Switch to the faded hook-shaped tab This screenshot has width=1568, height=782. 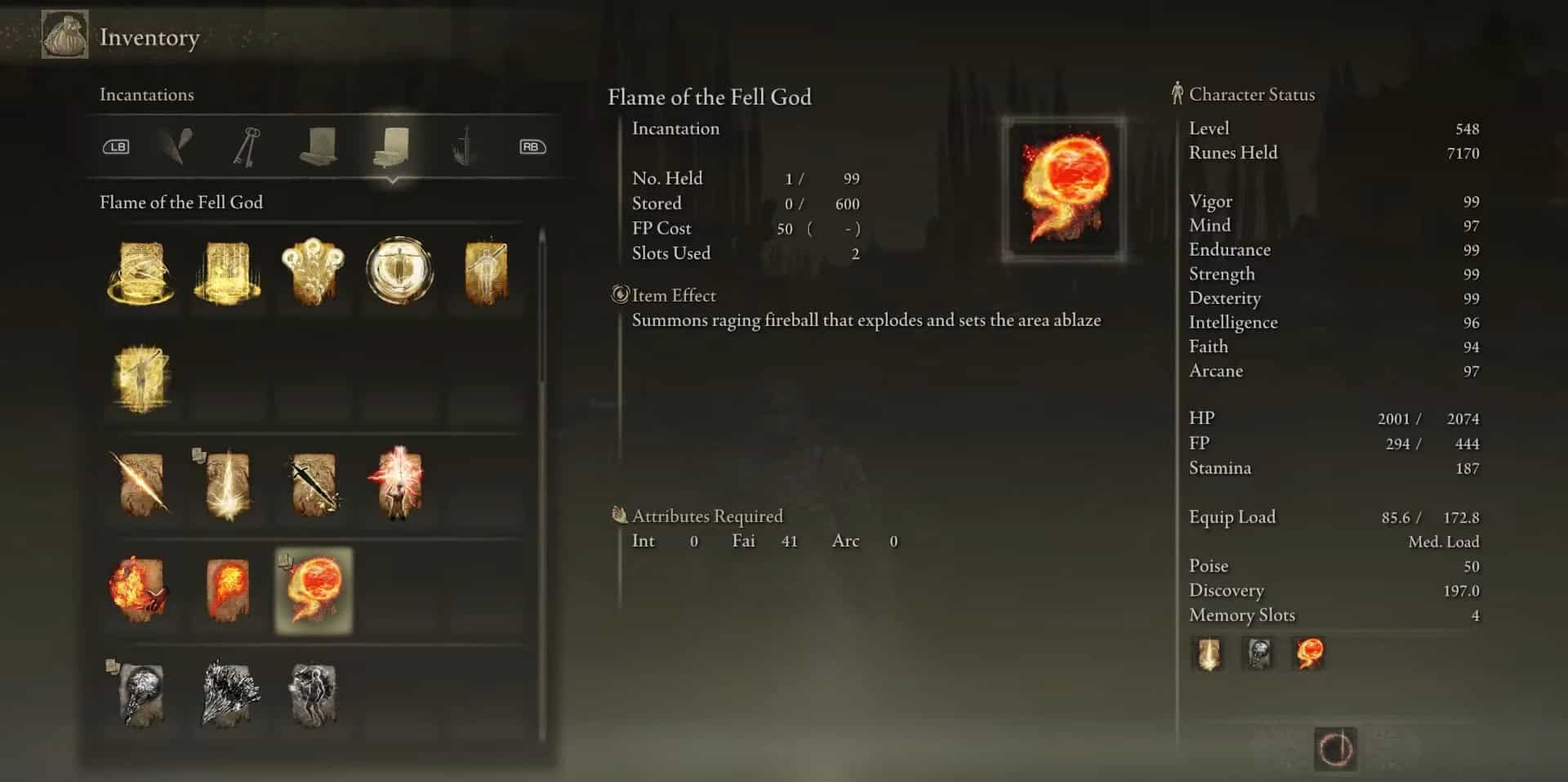(x=464, y=146)
